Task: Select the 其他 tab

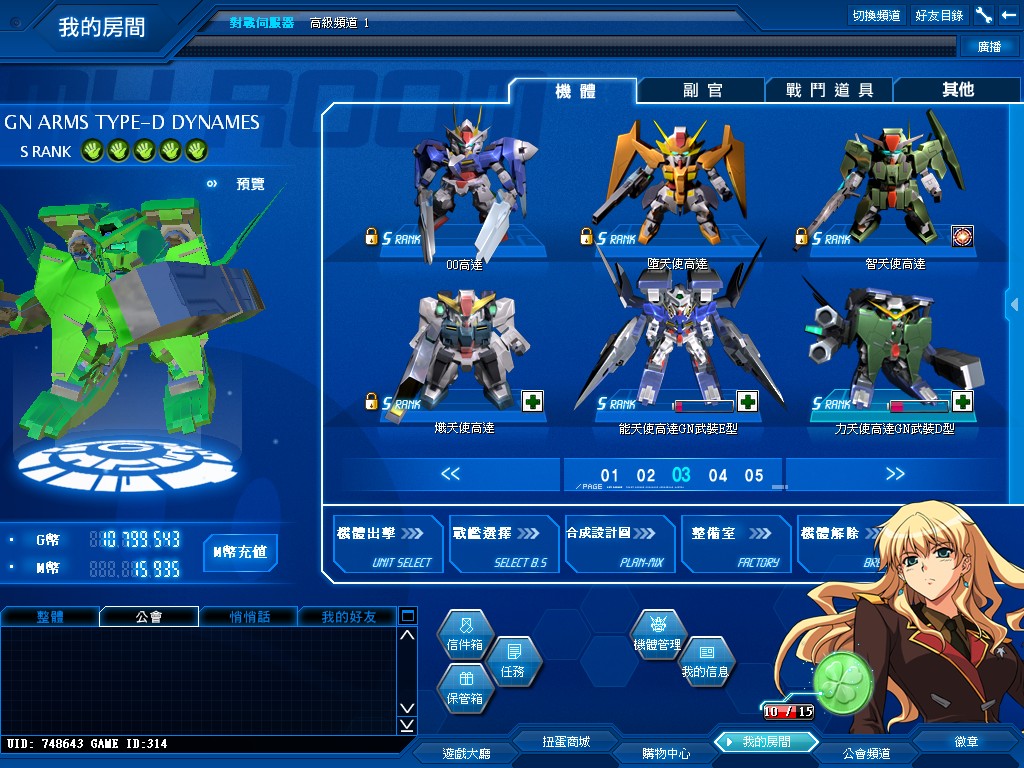Action: (957, 90)
